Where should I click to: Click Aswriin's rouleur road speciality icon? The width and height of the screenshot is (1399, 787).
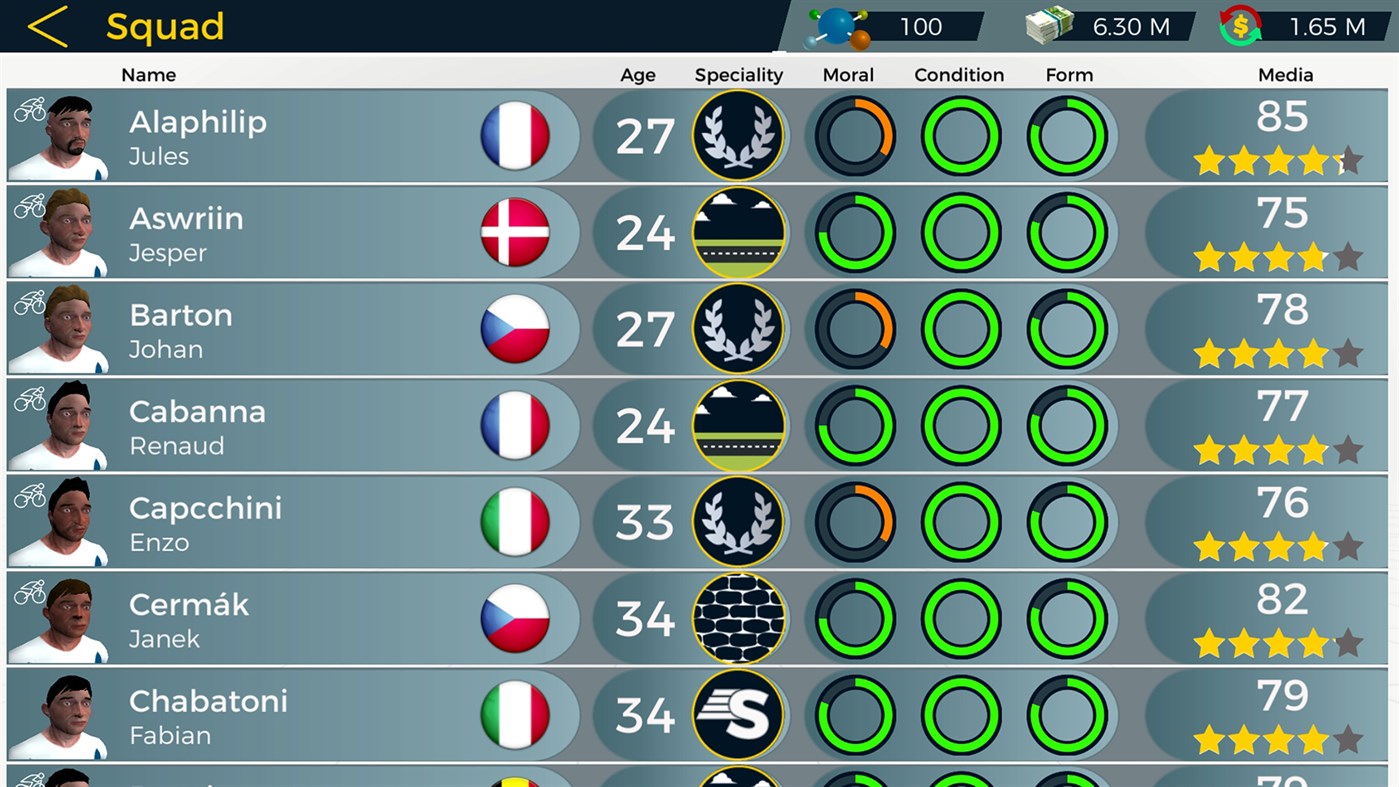(739, 232)
